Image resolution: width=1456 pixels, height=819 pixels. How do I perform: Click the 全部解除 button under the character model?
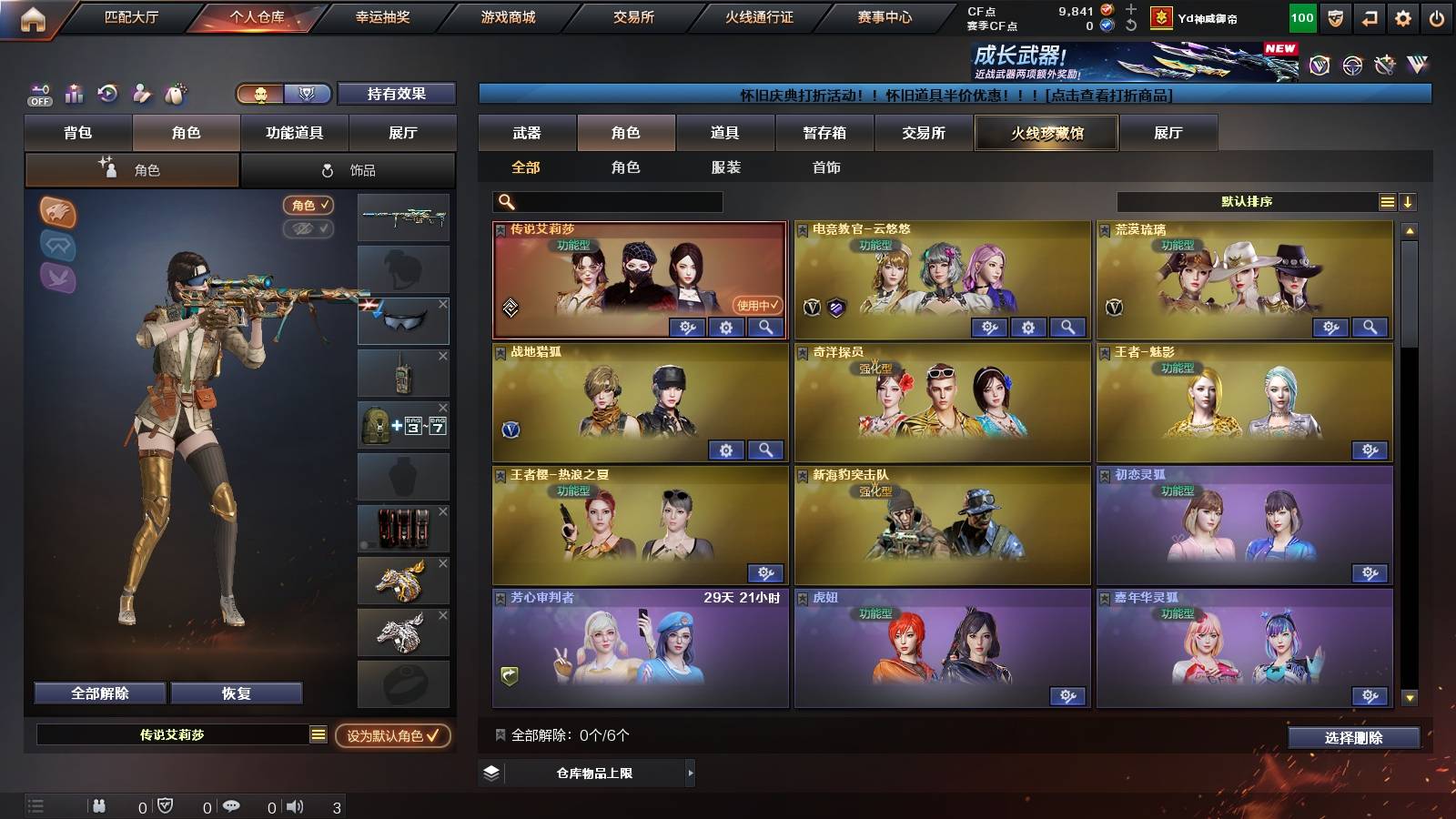click(98, 693)
